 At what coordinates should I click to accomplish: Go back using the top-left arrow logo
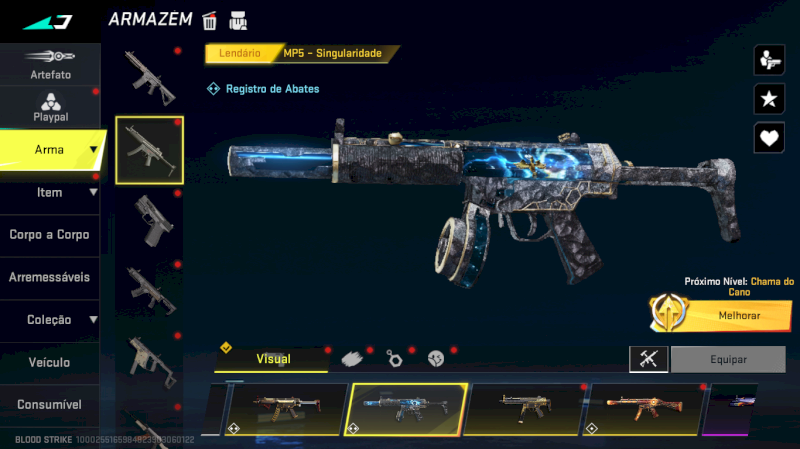[x=46, y=21]
